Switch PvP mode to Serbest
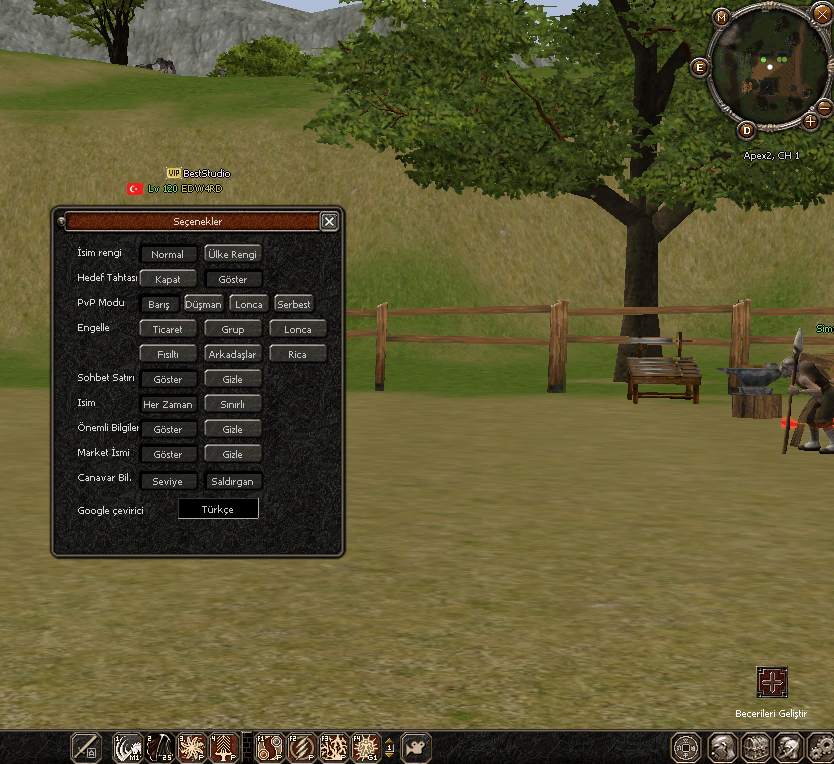This screenshot has height=764, width=834. click(294, 304)
